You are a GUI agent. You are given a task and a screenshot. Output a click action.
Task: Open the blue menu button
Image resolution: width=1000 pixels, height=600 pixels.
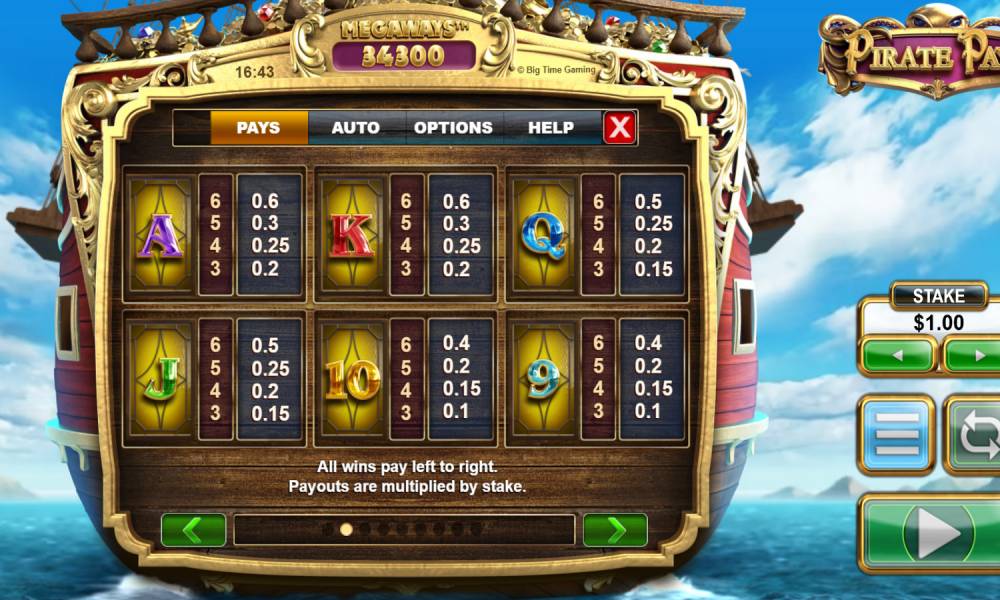tap(896, 434)
